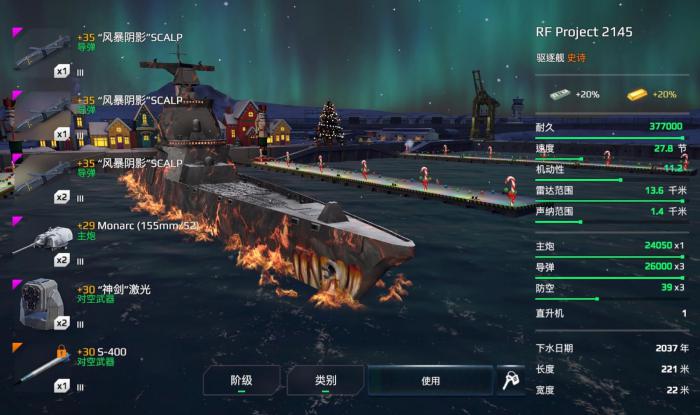The image size is (700, 415).
Task: Open the keys icon button
Action: 510,381
